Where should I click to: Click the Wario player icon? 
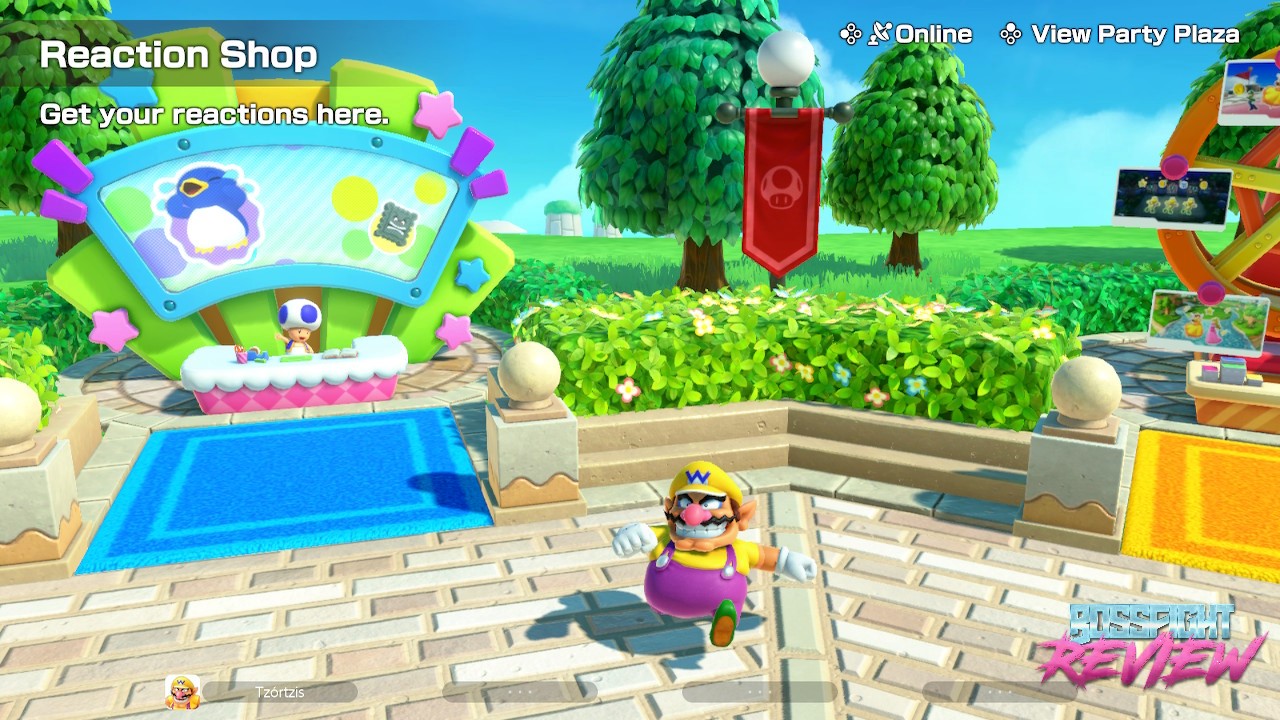(182, 692)
